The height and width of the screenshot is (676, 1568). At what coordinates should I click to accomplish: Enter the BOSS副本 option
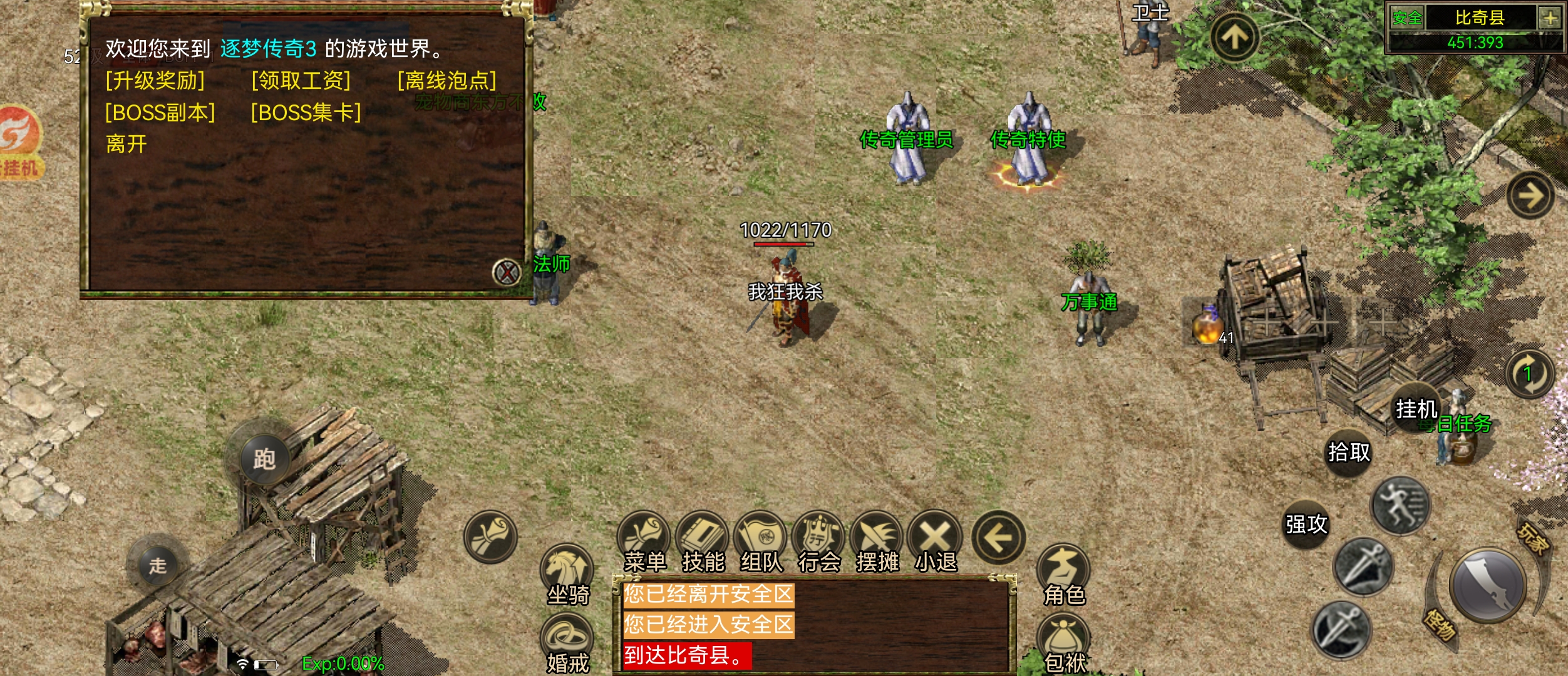[x=160, y=113]
